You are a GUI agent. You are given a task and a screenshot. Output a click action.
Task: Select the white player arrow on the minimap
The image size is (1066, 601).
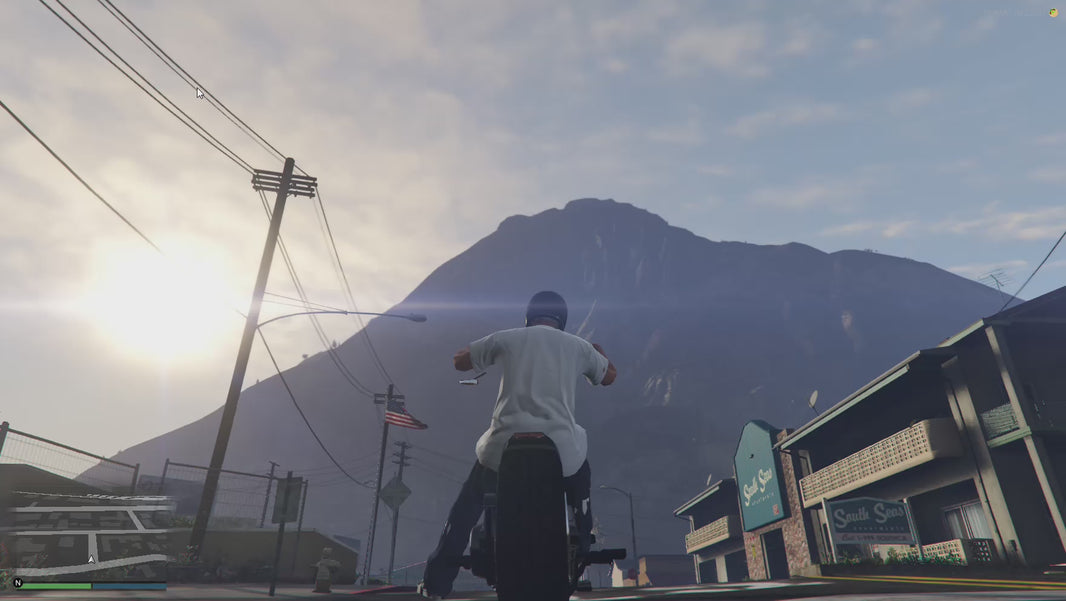coord(92,560)
